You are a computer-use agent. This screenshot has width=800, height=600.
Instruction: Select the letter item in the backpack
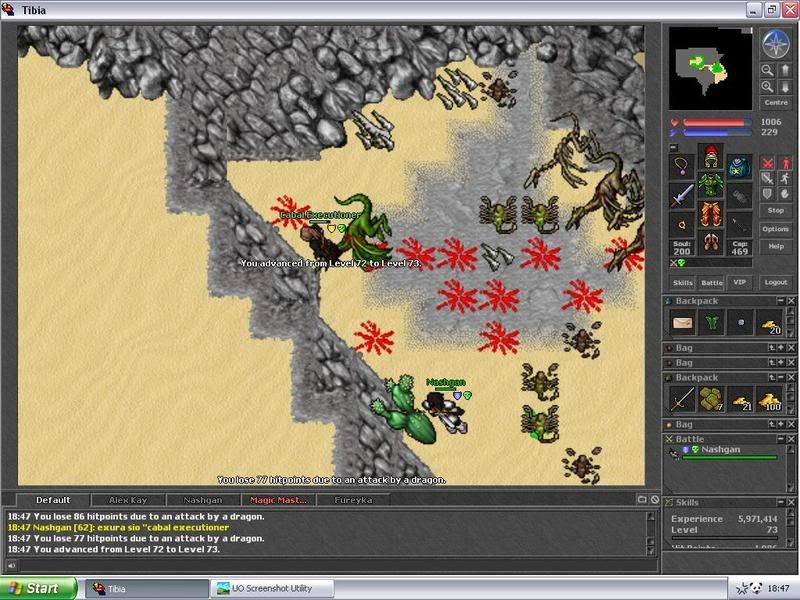pos(684,324)
